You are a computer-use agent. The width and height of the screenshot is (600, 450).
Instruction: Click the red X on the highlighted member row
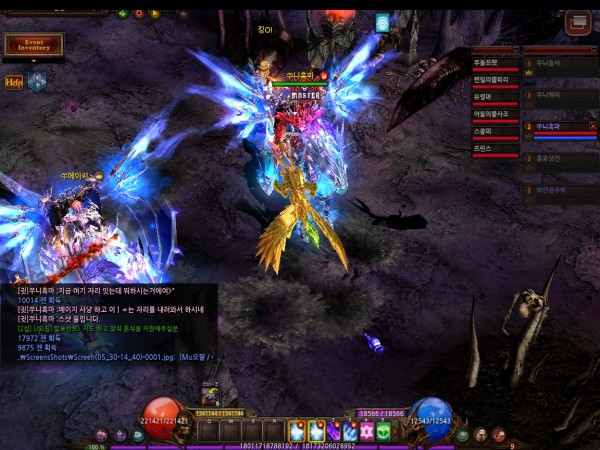click(x=593, y=126)
